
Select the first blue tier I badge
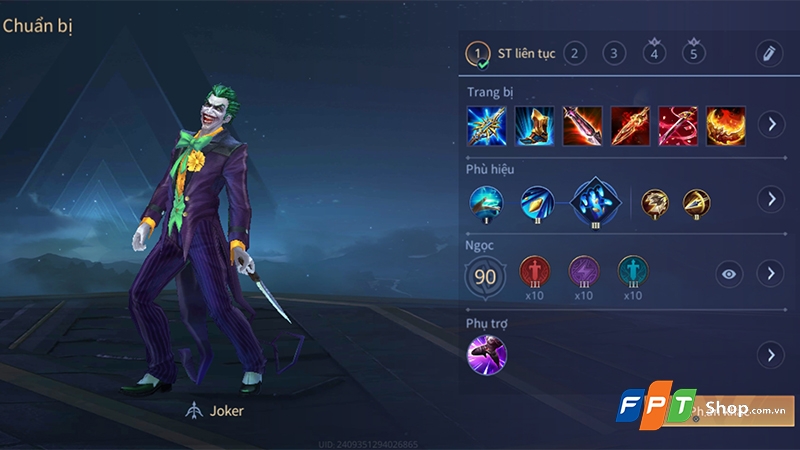[x=487, y=202]
